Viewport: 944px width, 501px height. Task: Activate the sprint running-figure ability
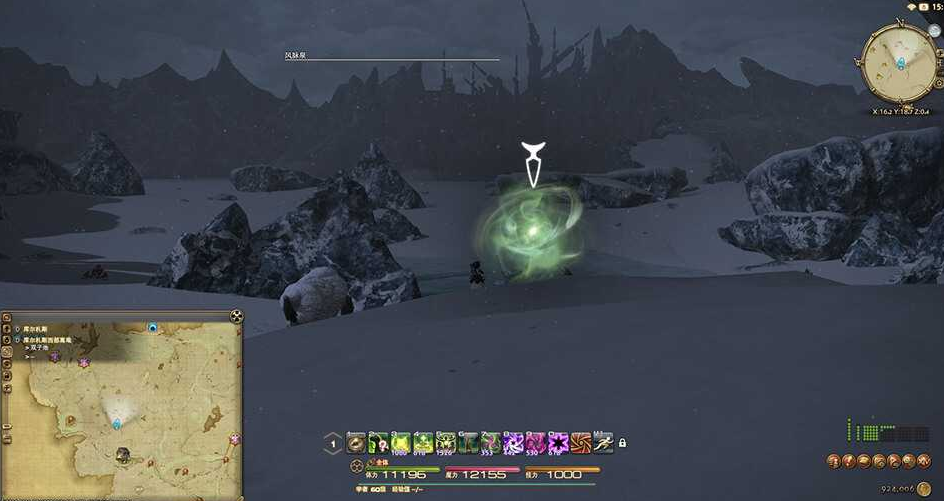tap(603, 442)
